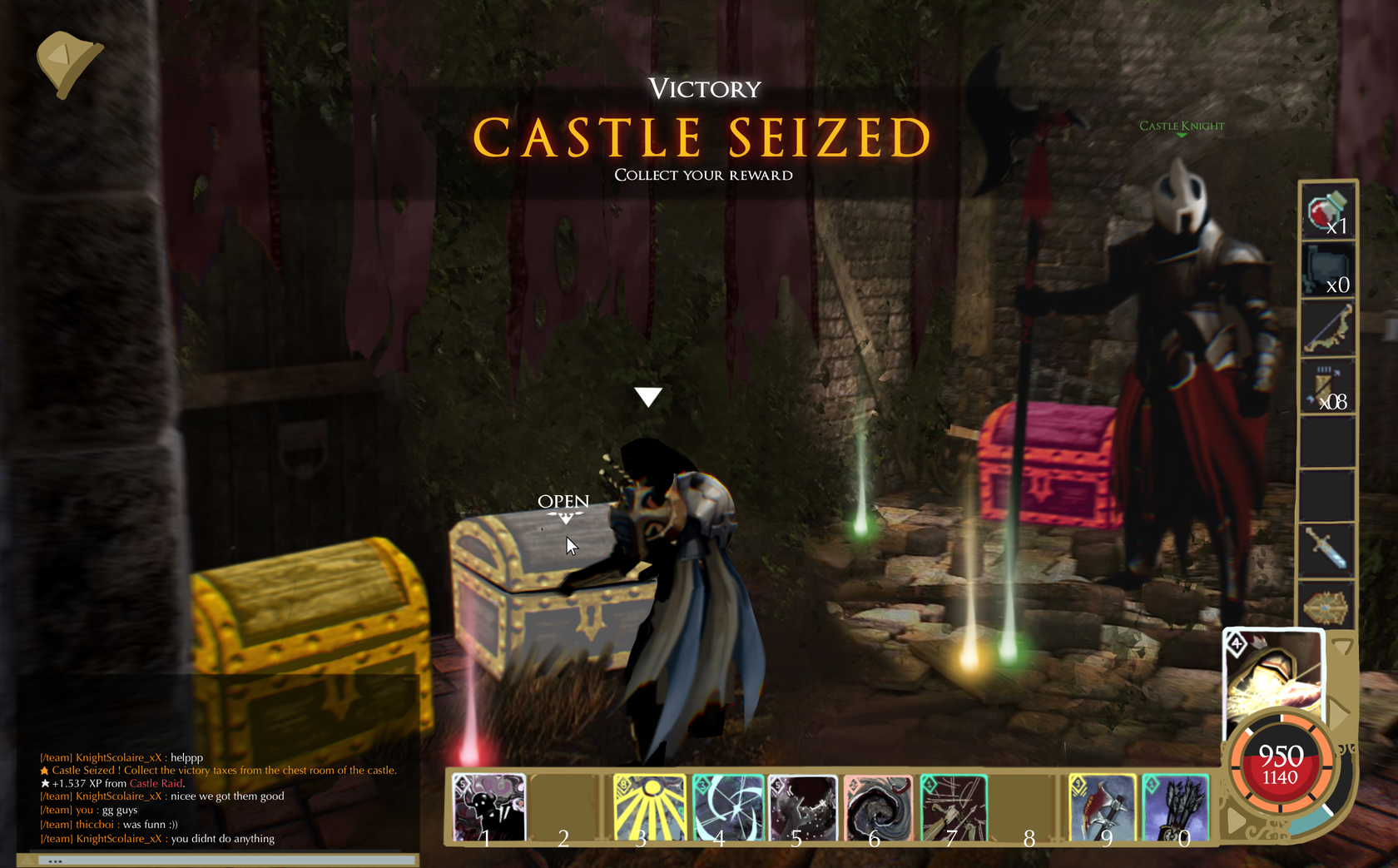
Task: Select the sword inventory slot
Action: (1326, 549)
